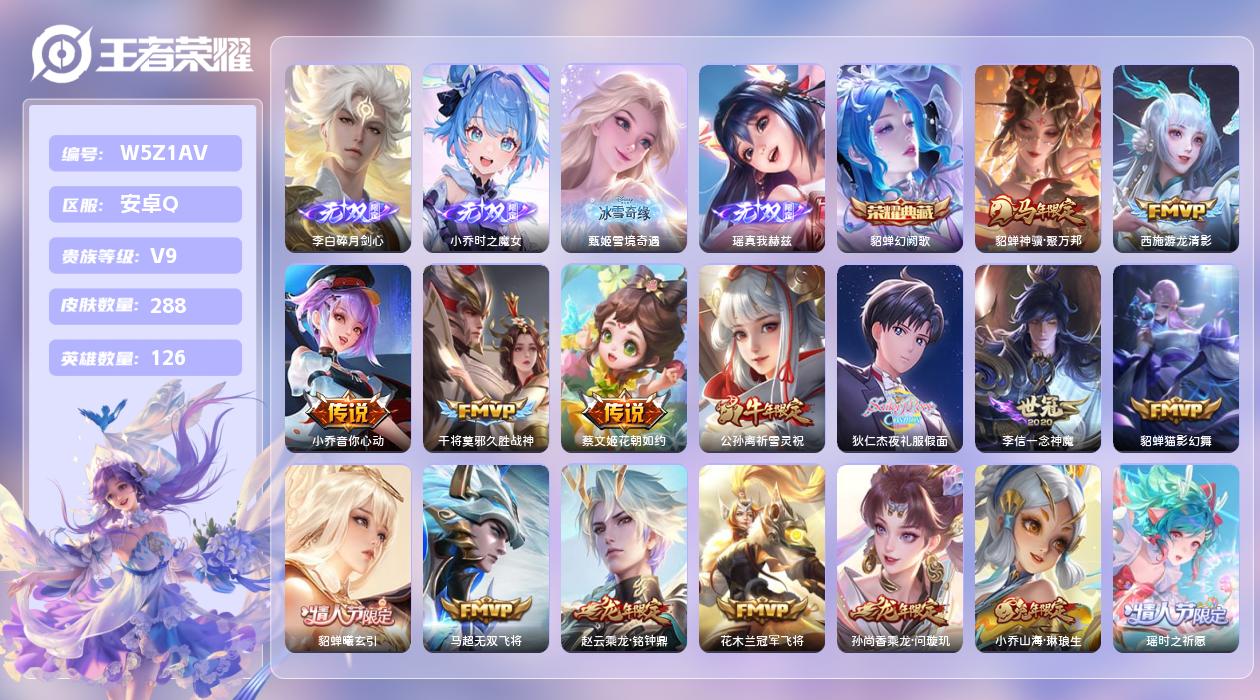Choose the 小乔音你心动 skin card
The image size is (1260, 700).
348,358
